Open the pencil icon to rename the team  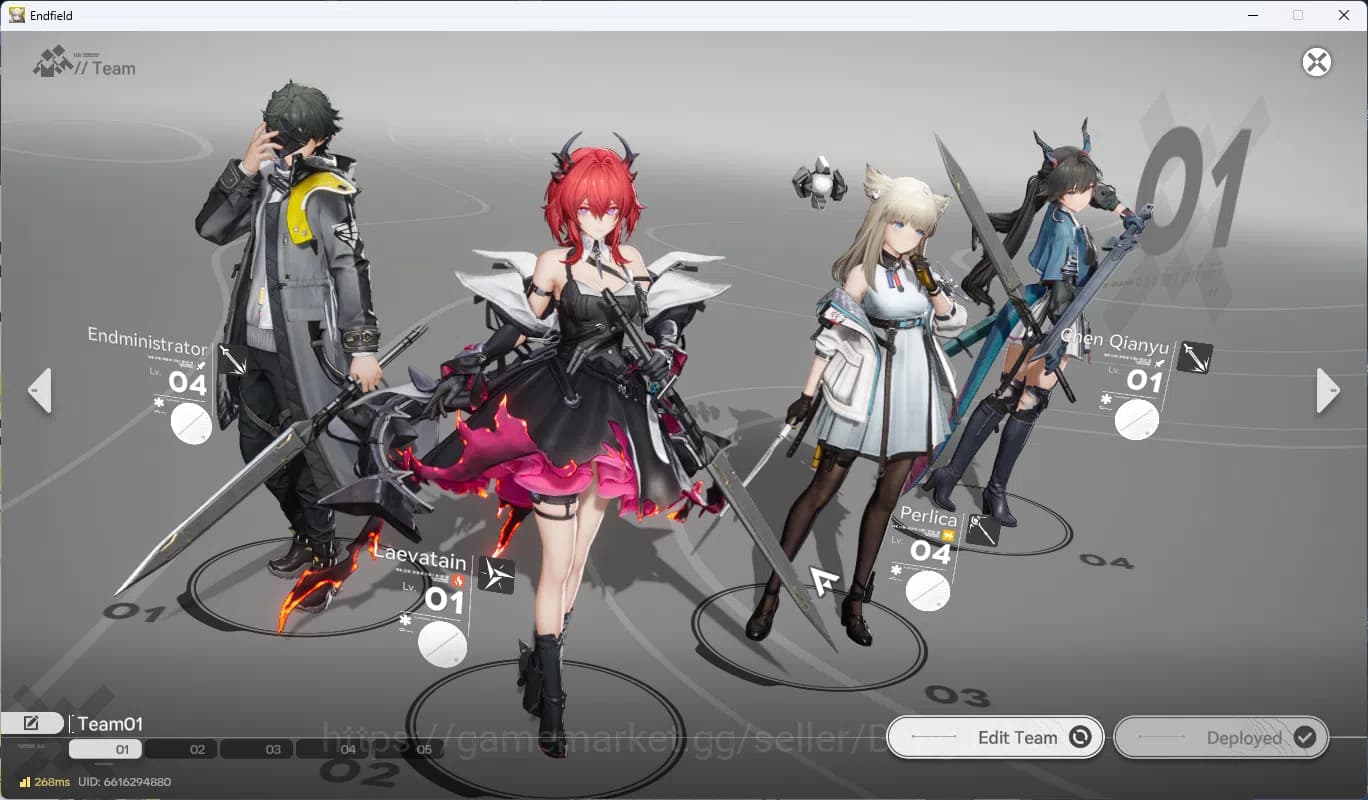point(33,722)
